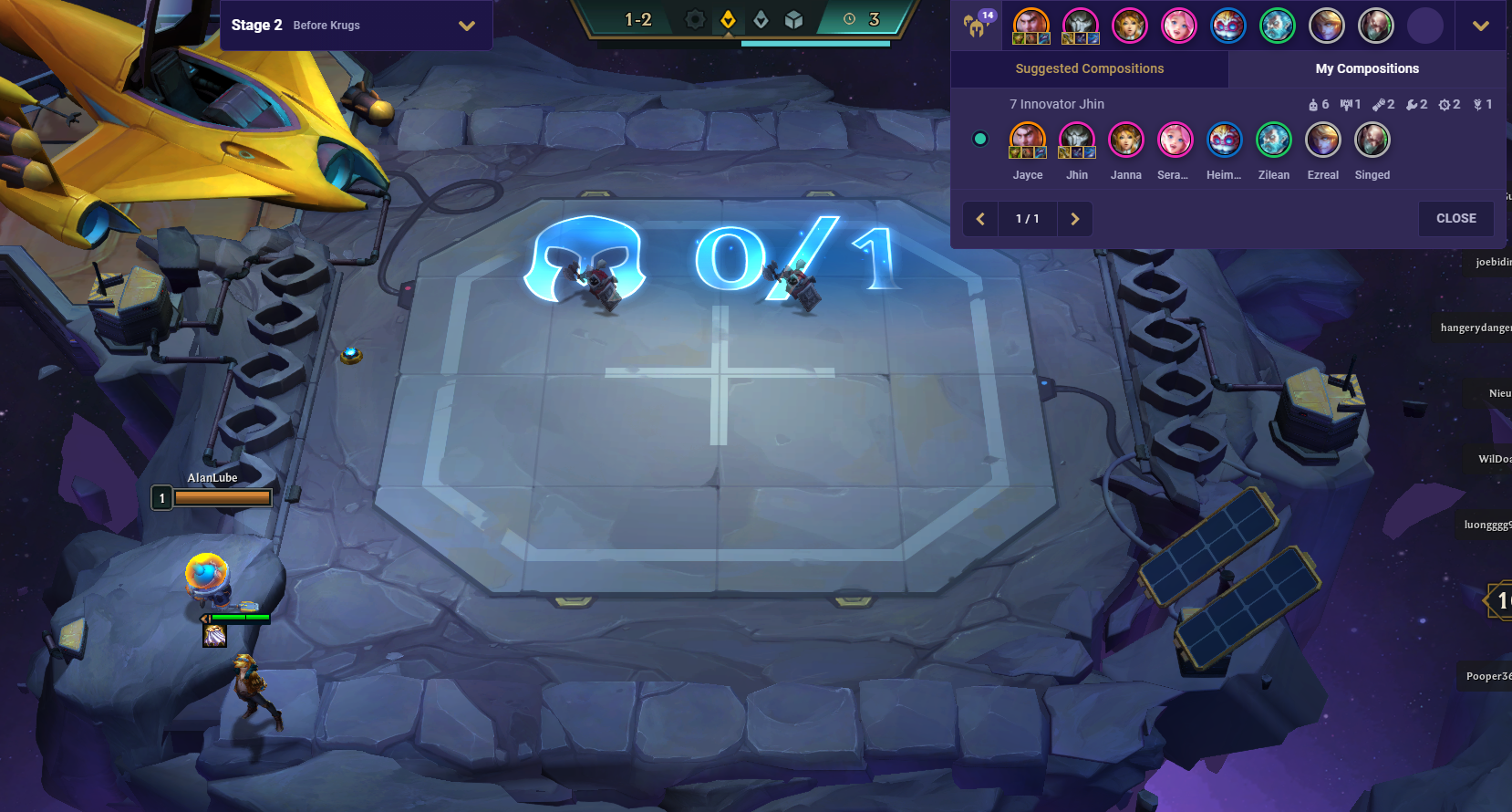Open the team planner helmet icon

pyautogui.click(x=976, y=26)
